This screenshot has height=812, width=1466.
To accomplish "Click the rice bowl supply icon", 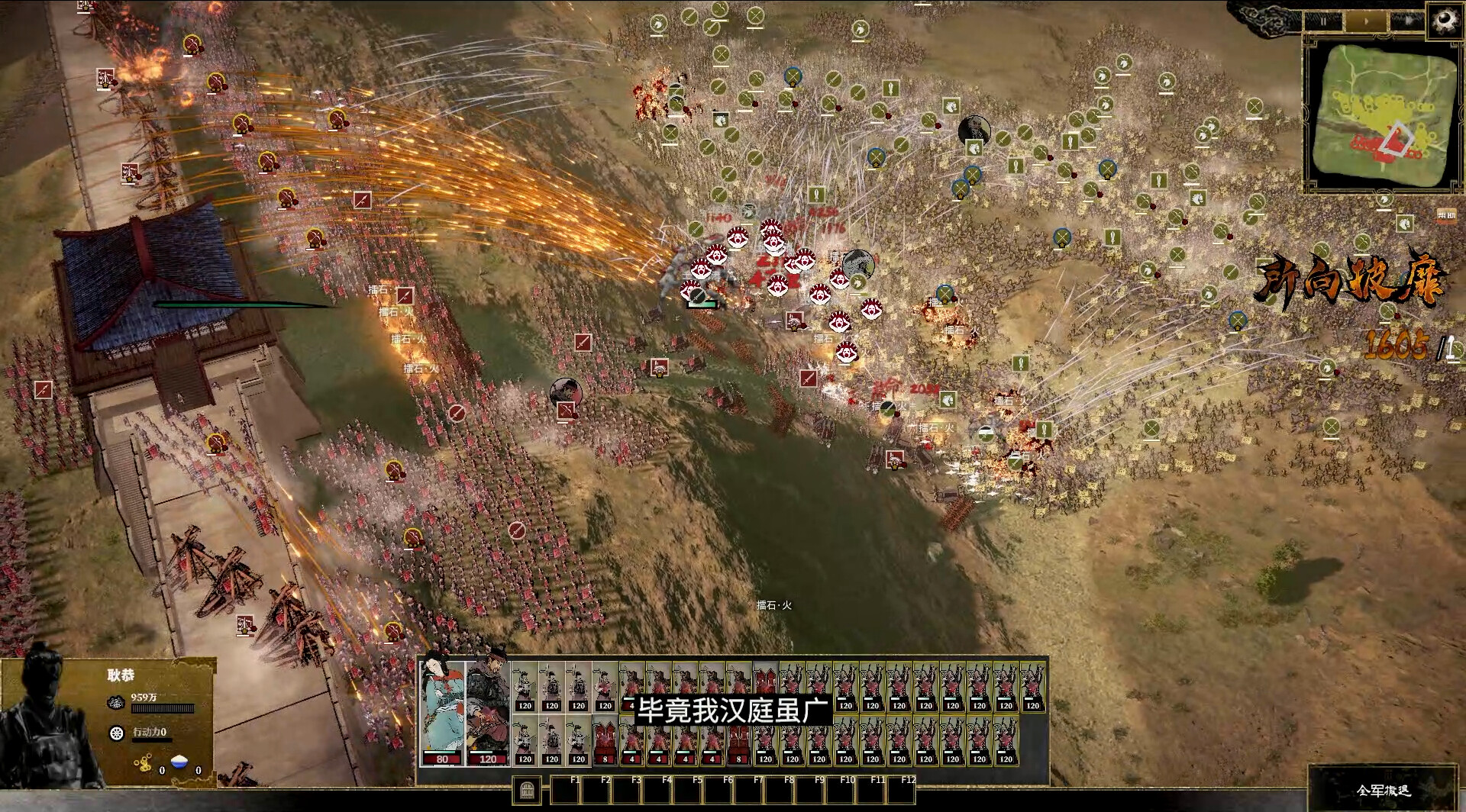I will pos(179,761).
